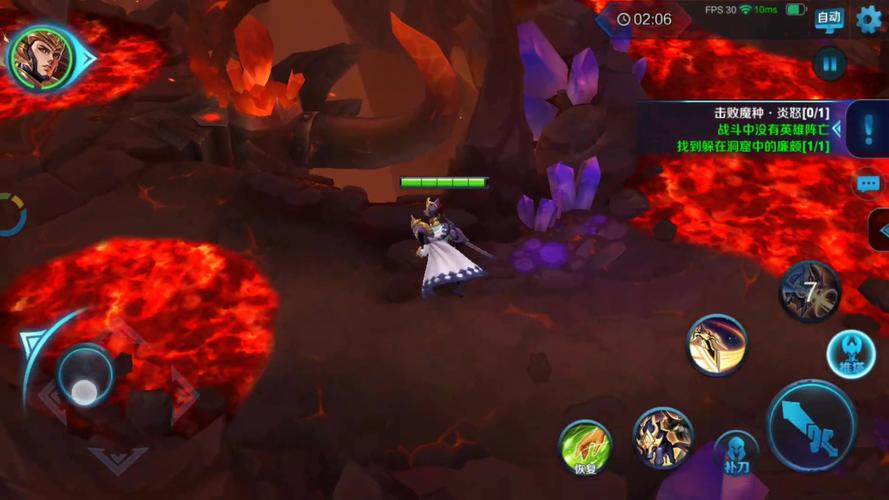Viewport: 889px width, 500px height.
Task: Tap the ultimate skill showing cooldown 7
Action: (x=809, y=292)
